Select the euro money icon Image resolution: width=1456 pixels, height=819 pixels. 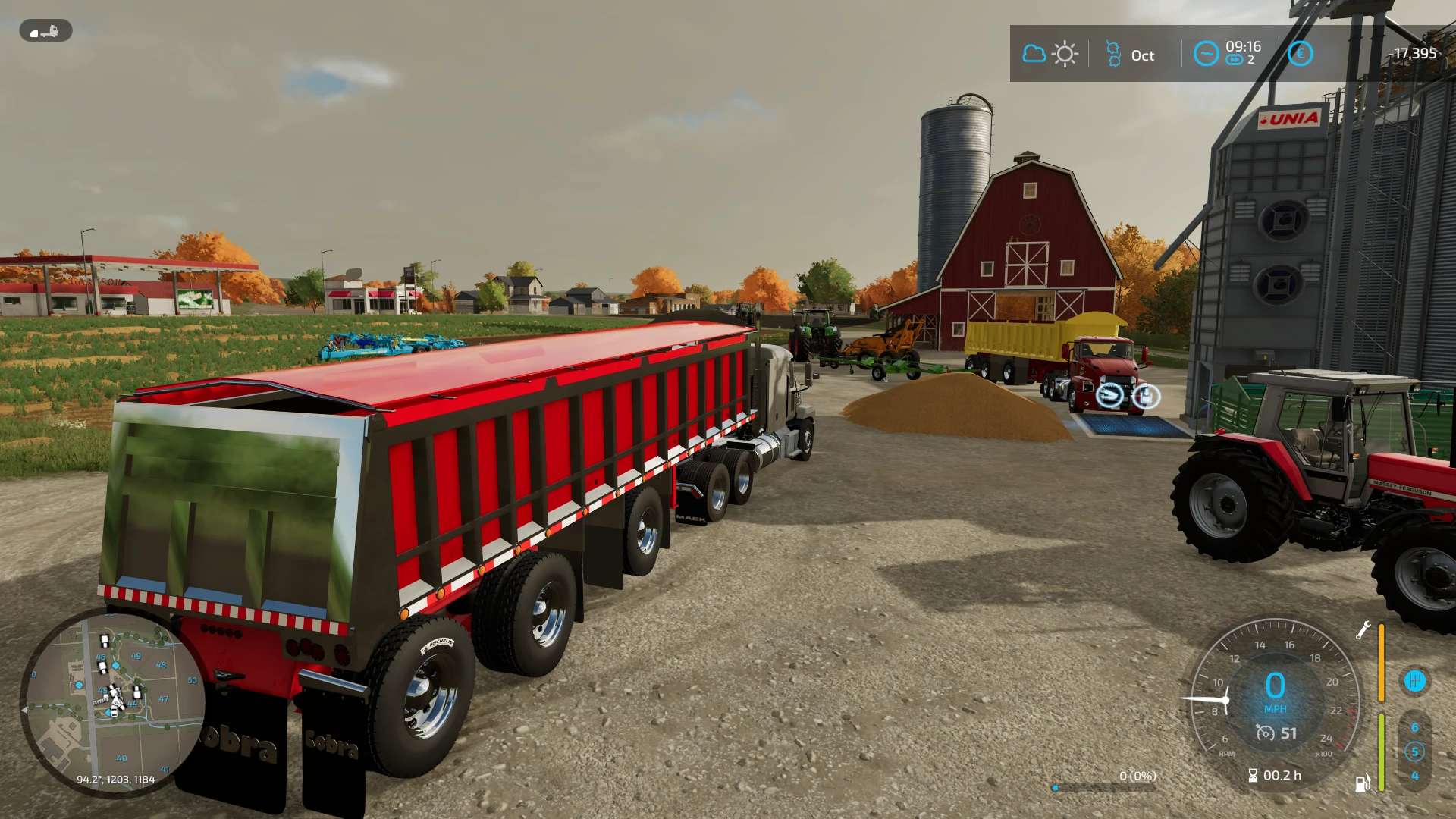click(x=1300, y=54)
